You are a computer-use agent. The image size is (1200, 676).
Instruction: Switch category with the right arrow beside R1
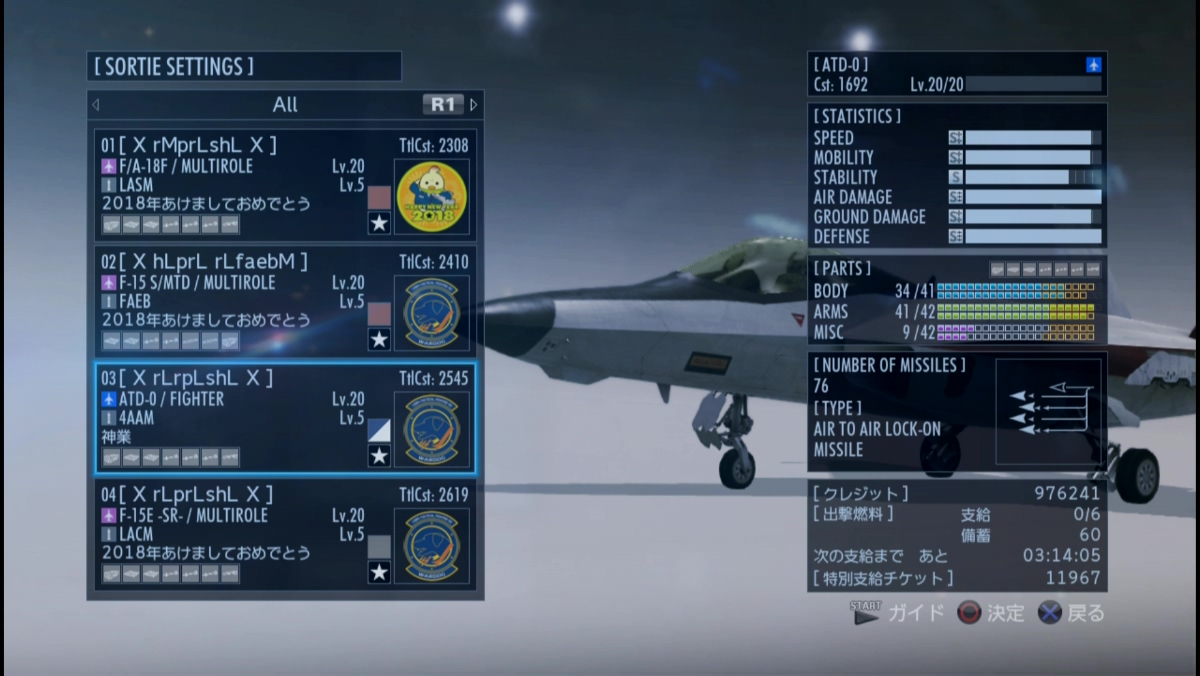pyautogui.click(x=474, y=104)
